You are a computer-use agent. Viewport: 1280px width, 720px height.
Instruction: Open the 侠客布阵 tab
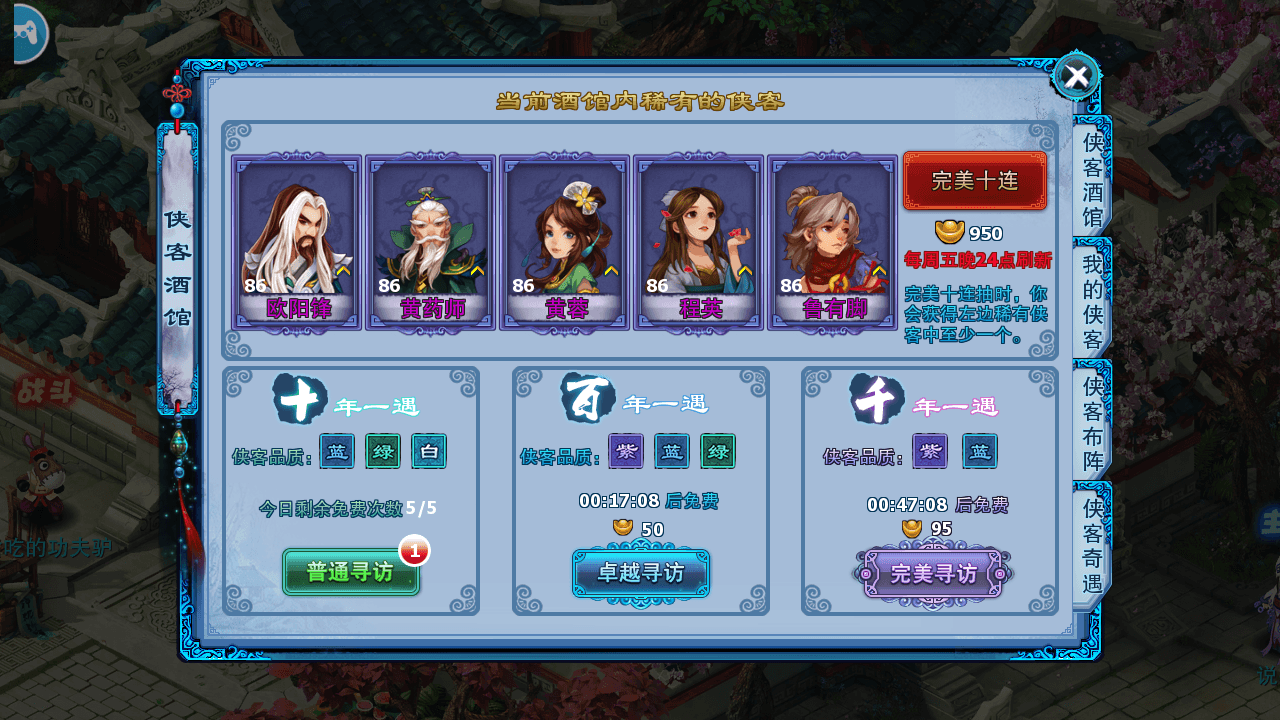tap(1091, 423)
